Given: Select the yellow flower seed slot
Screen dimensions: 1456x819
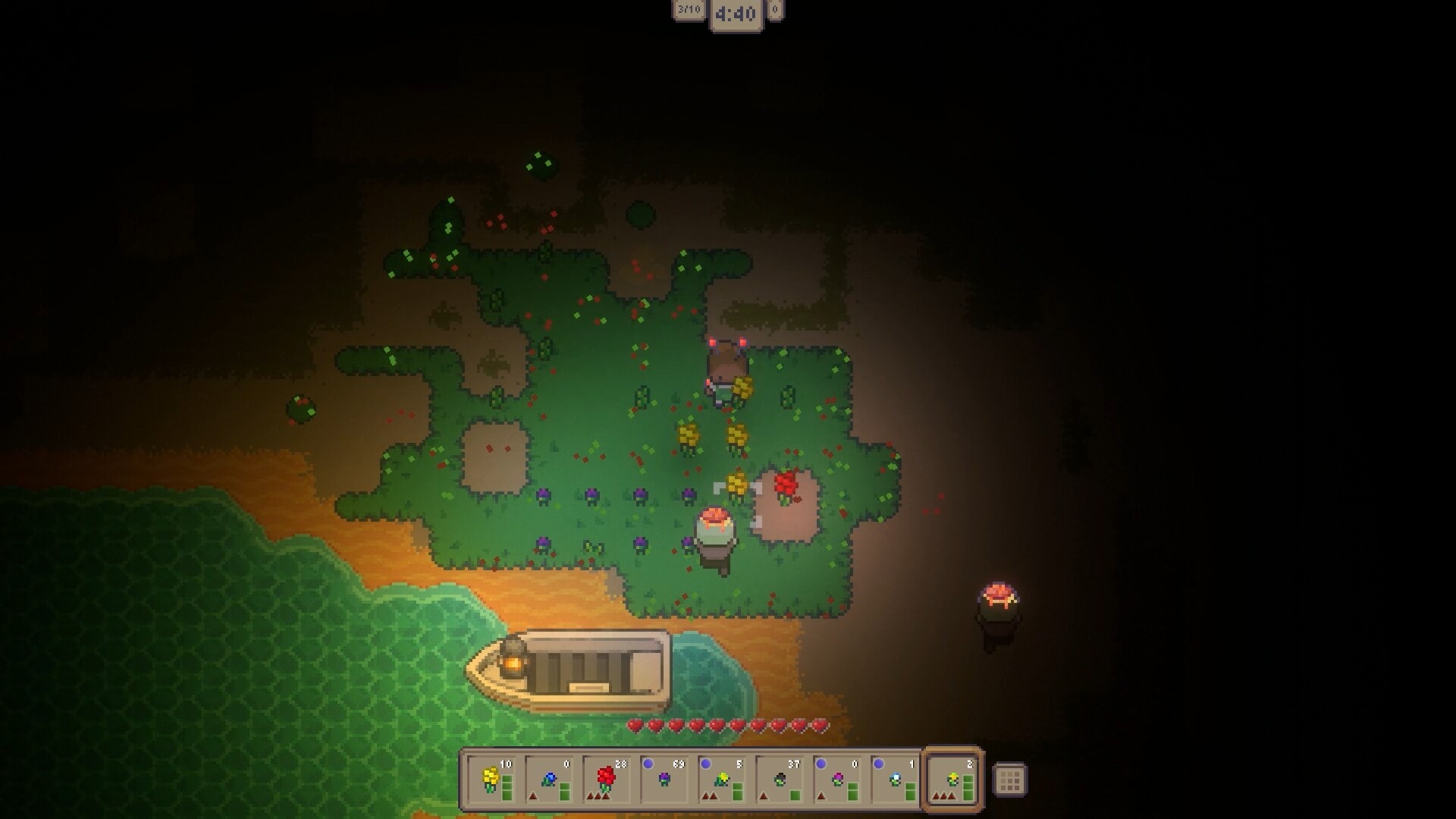Looking at the screenshot, I should (x=491, y=781).
